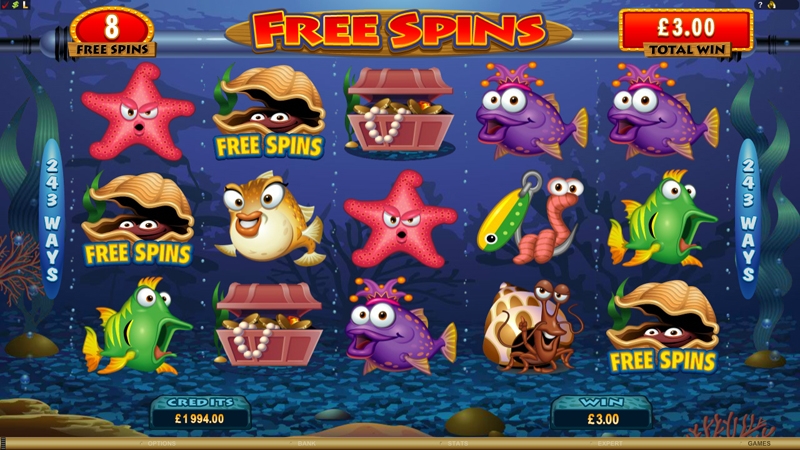
Task: Open the Options menu in the bottom bar
Action: point(161,443)
